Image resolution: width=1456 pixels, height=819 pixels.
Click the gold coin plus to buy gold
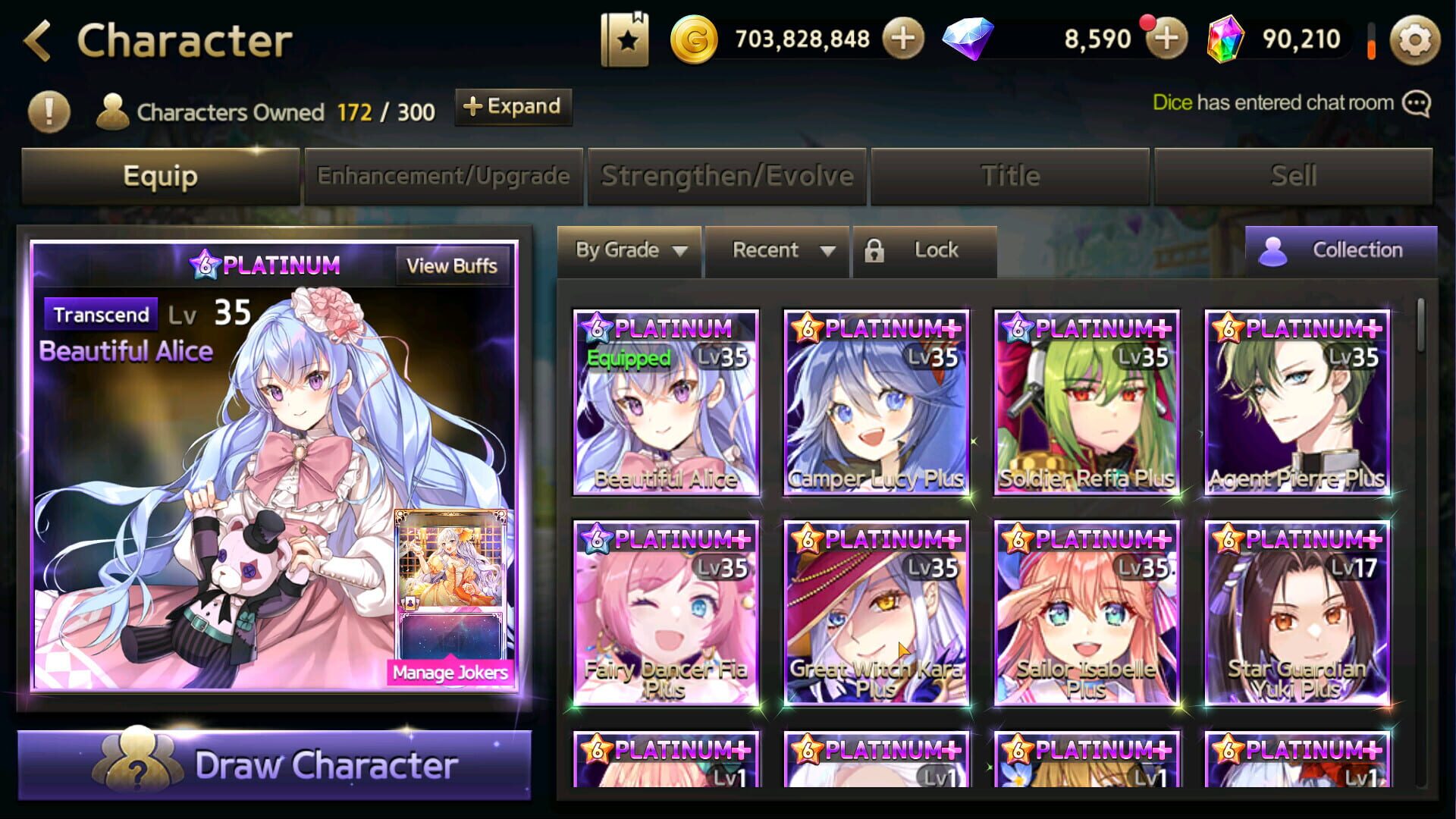[901, 38]
